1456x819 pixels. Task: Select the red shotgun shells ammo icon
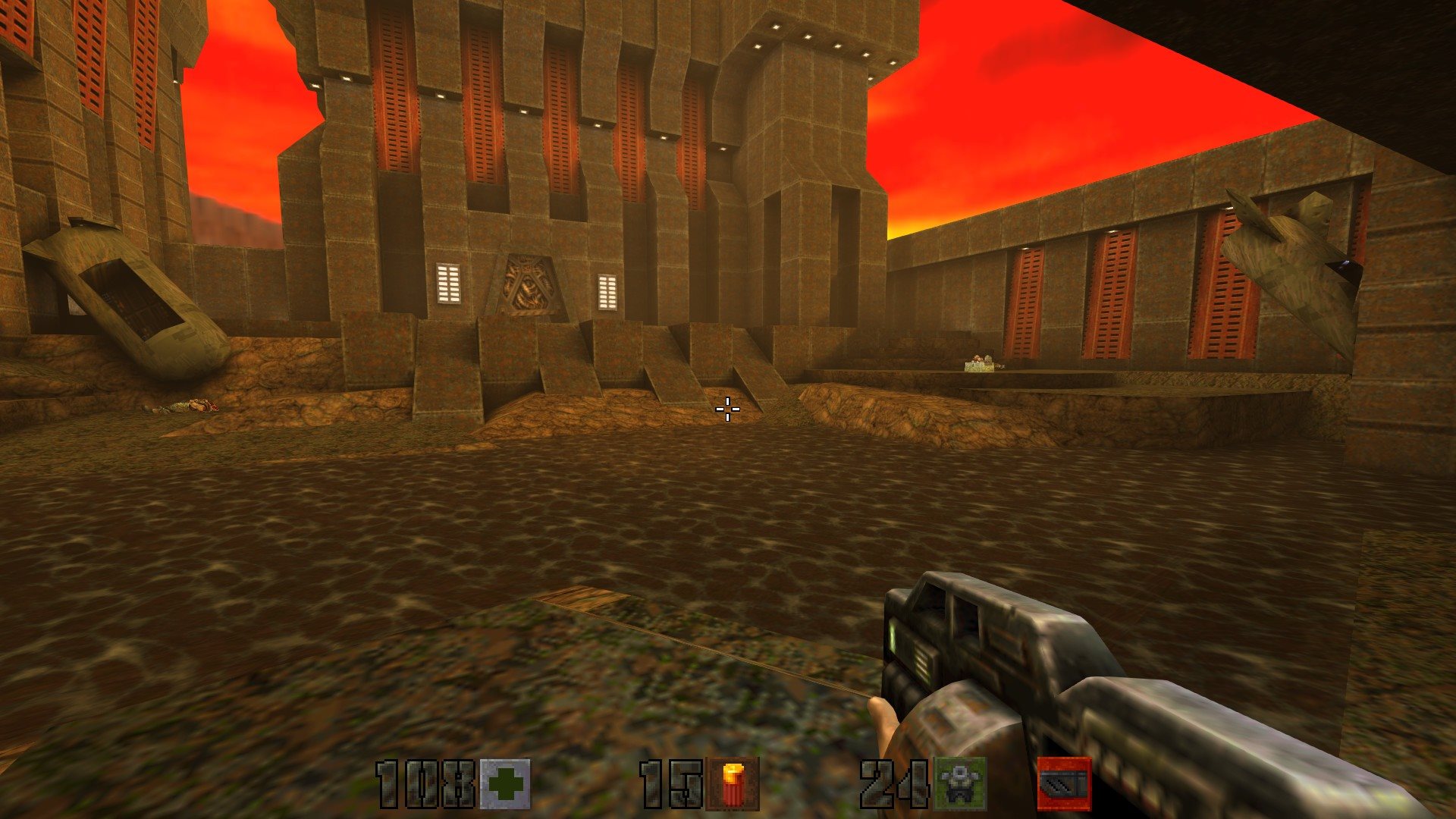732,784
